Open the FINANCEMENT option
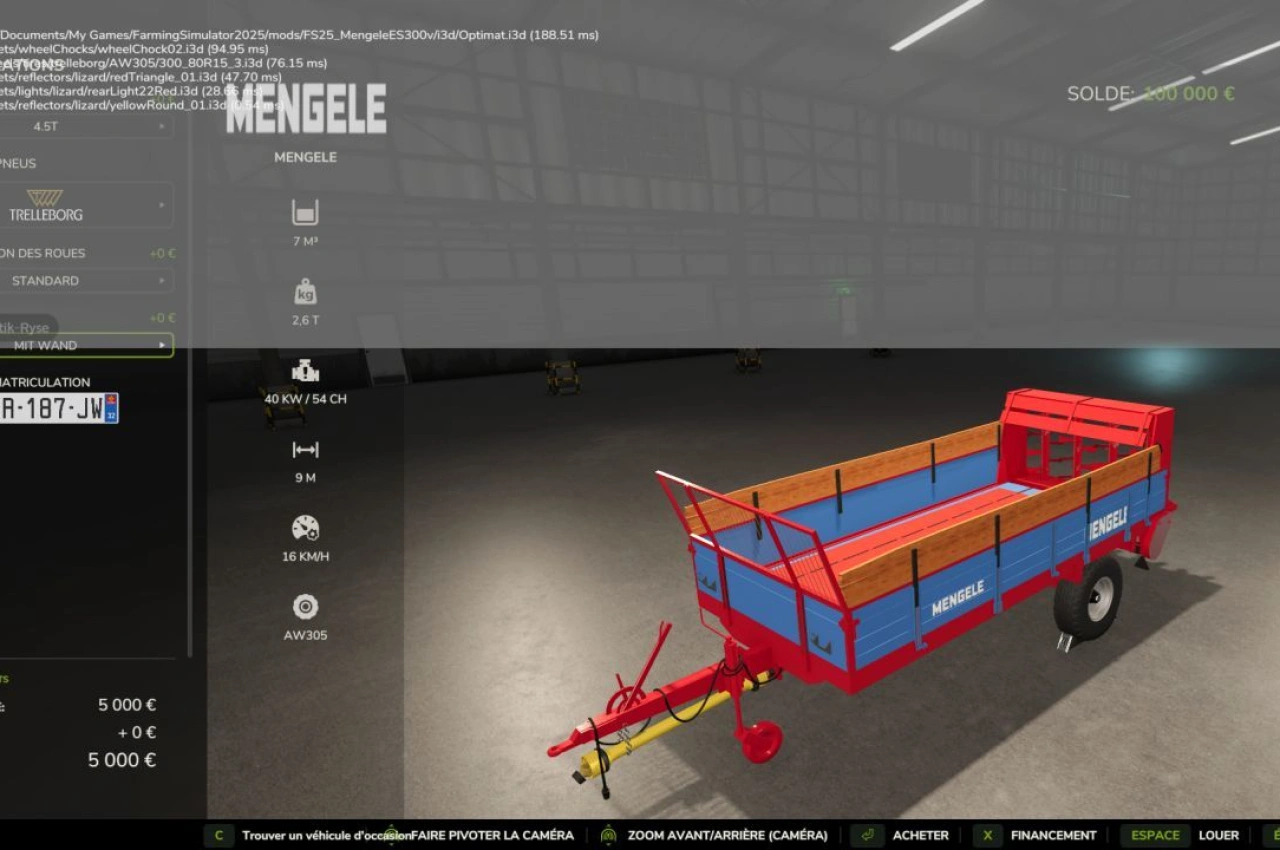 click(x=1052, y=835)
